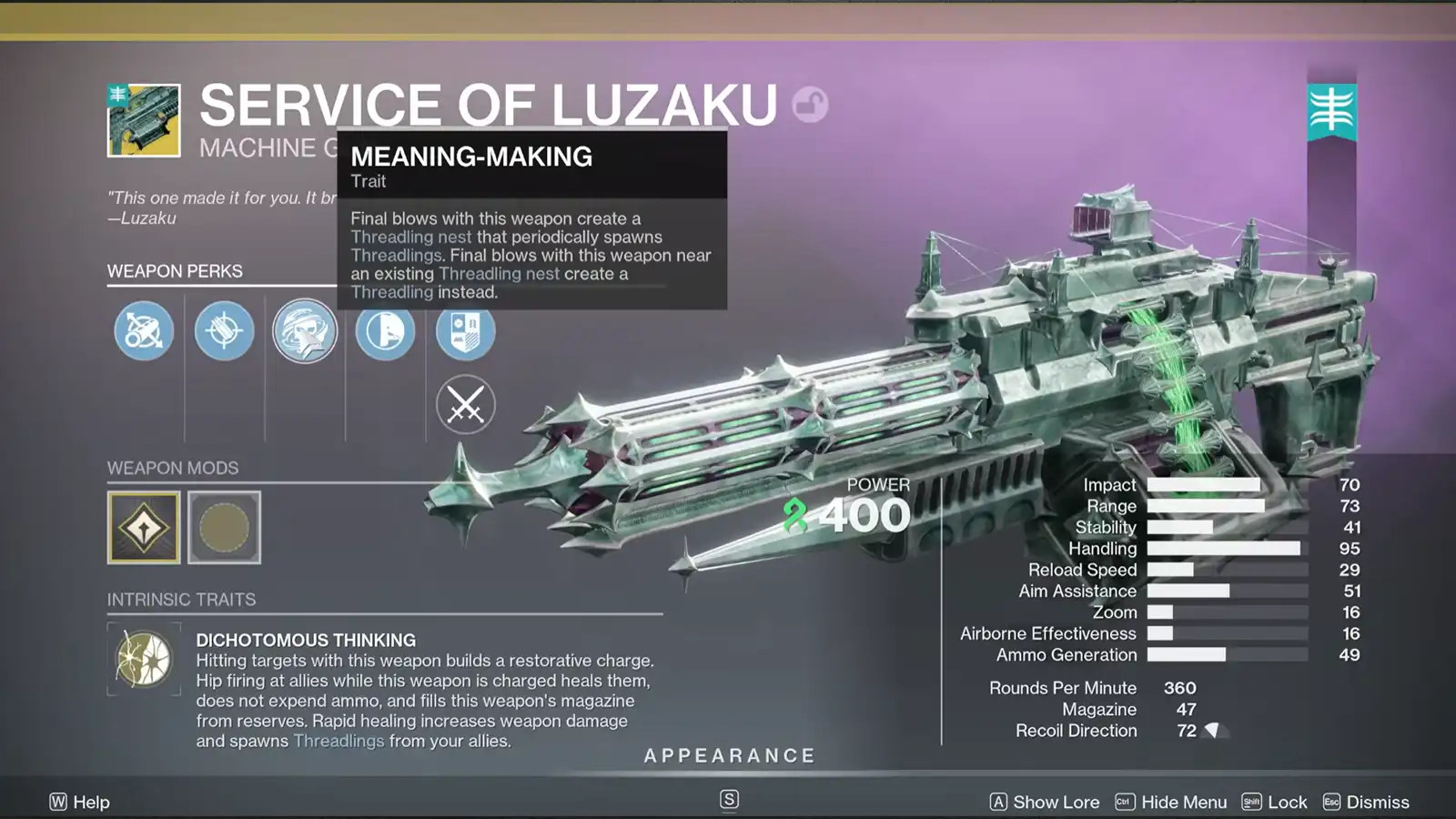The height and width of the screenshot is (819, 1456).
Task: Select the barrel perk in the first column
Action: (143, 331)
